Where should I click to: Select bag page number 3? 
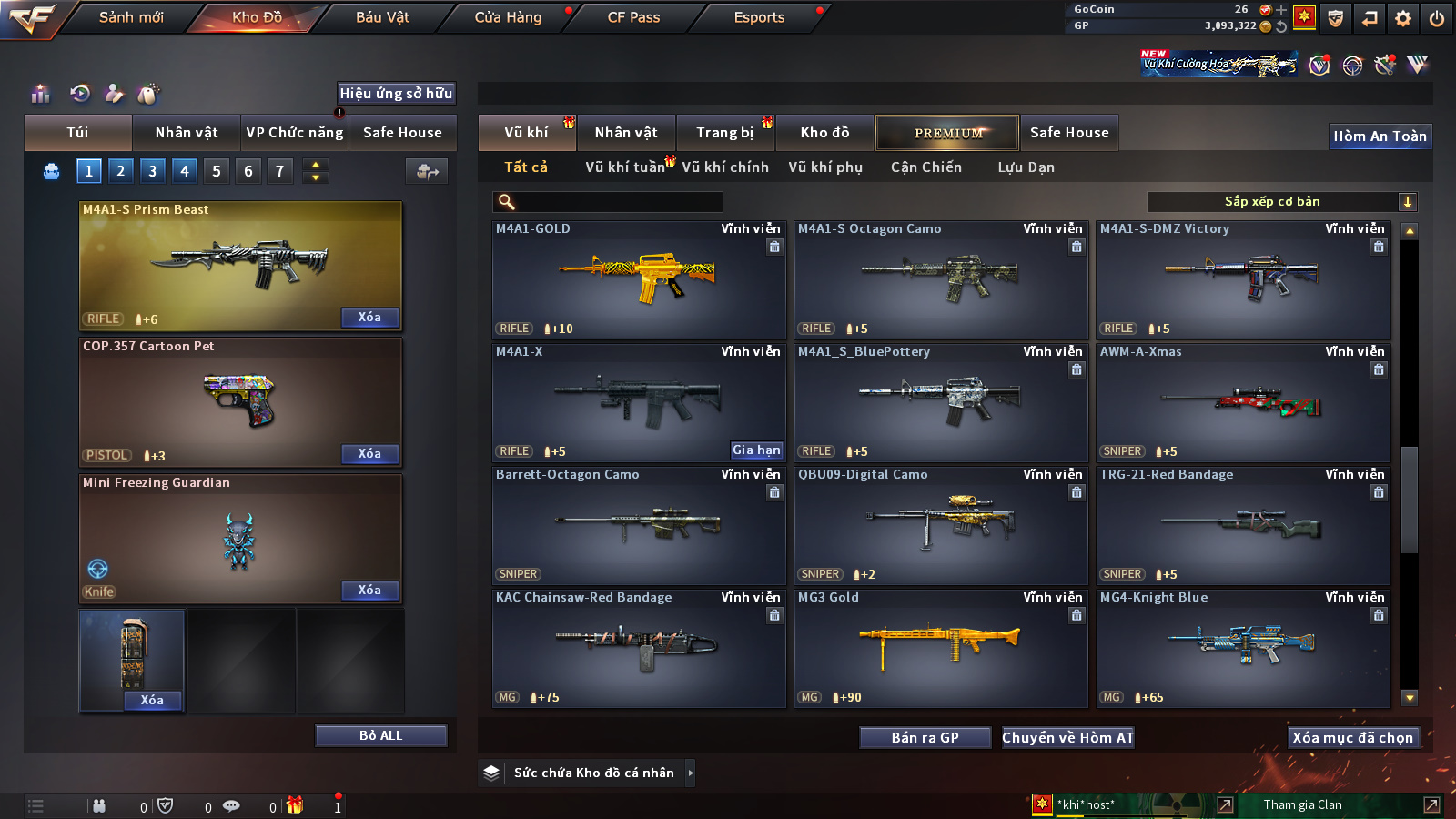click(x=152, y=171)
